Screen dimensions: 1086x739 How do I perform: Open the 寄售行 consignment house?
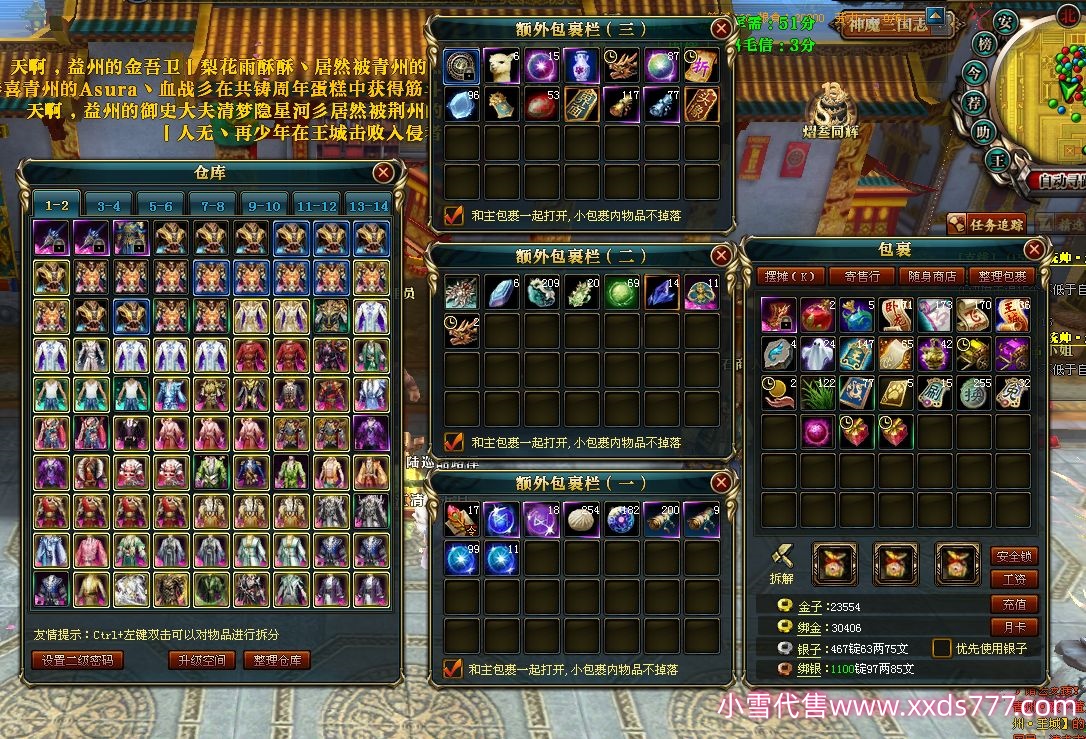point(861,276)
